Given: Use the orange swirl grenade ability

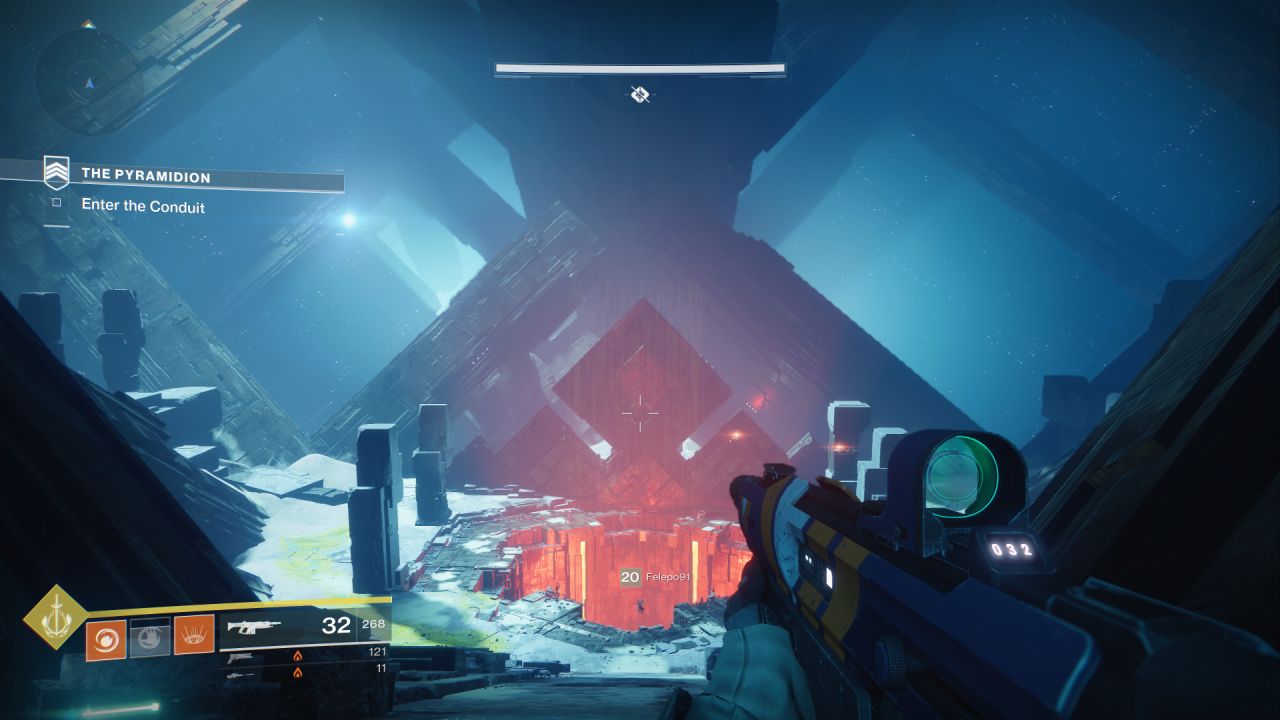Looking at the screenshot, I should point(104,635).
